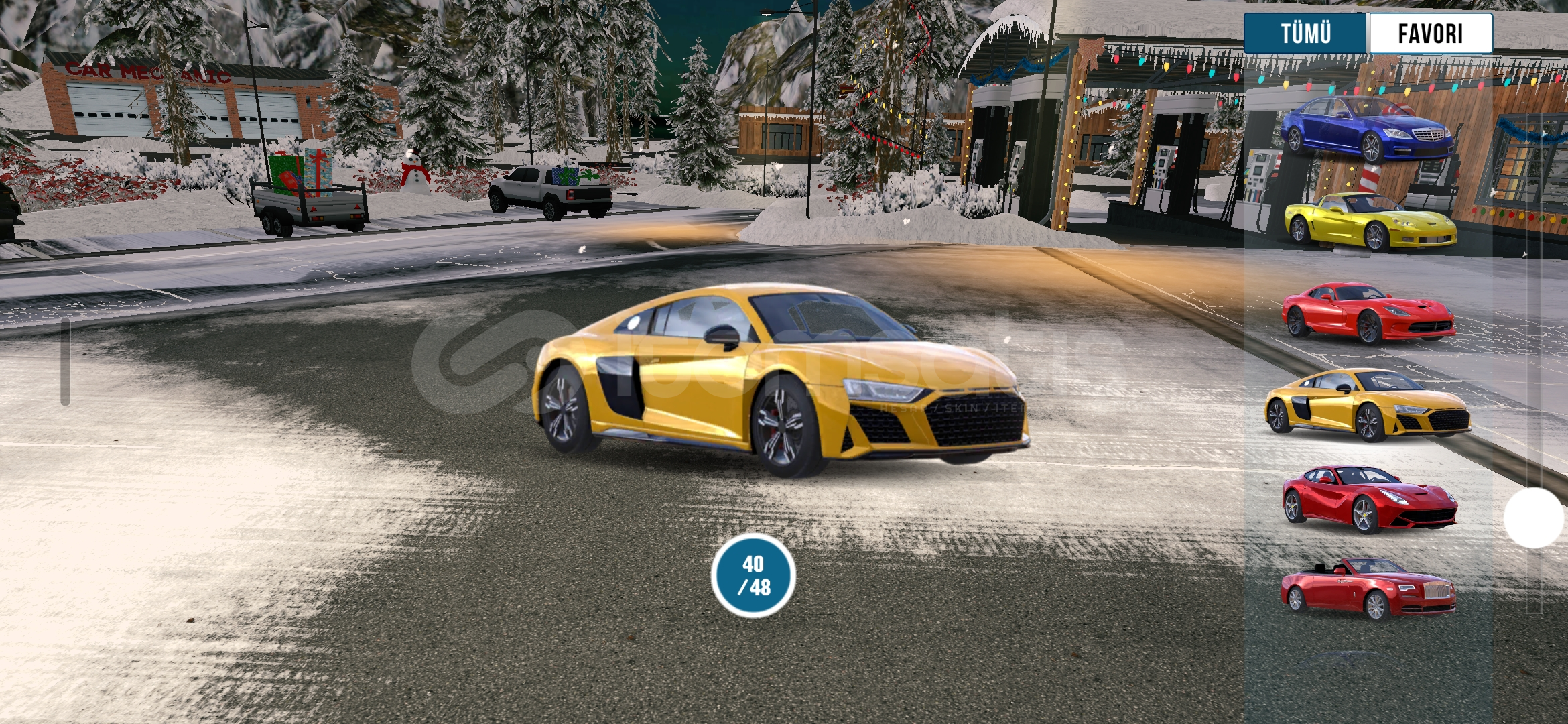Click the white circular scroll handle

[x=1533, y=518]
